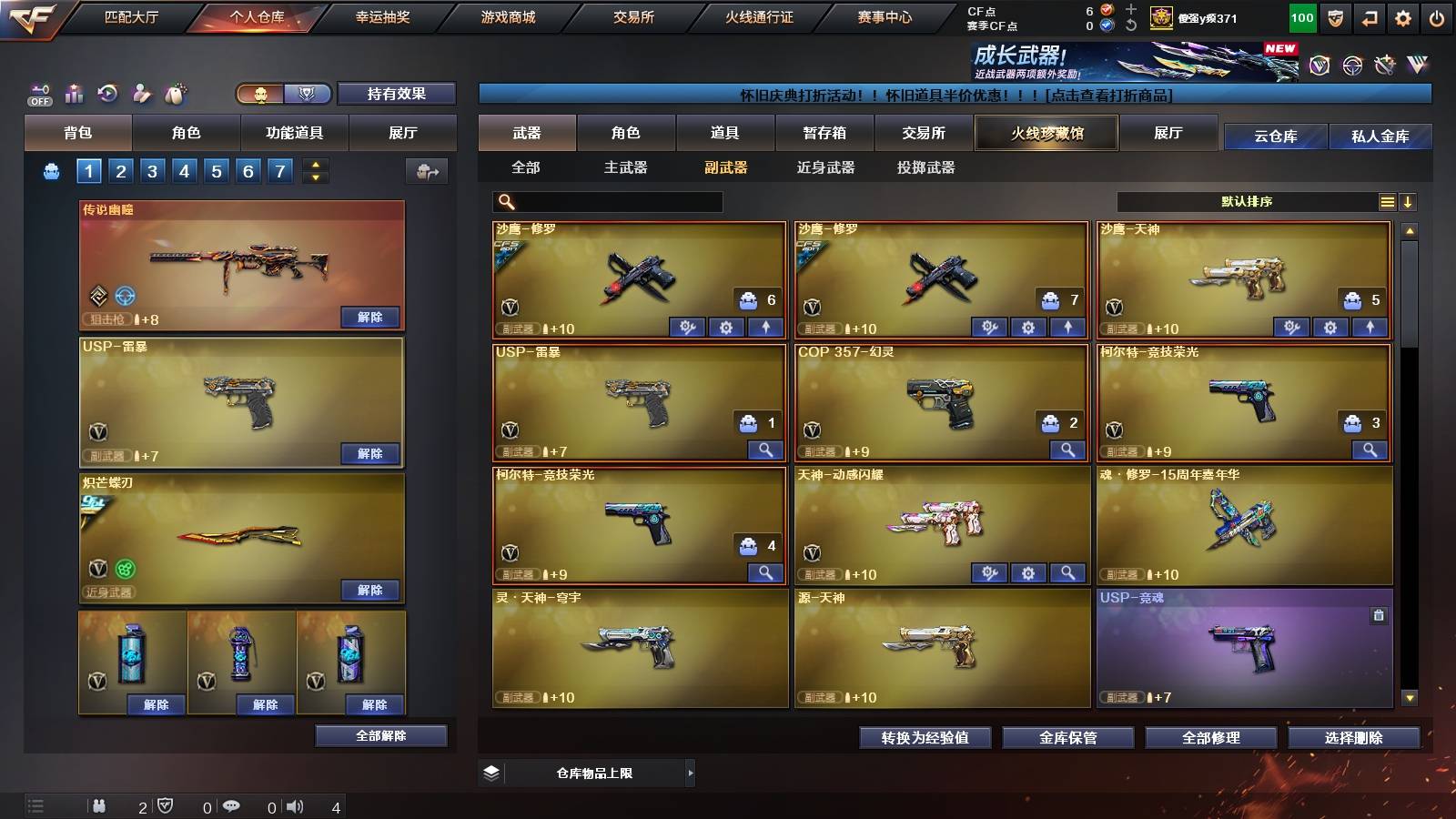Viewport: 1456px width, 819px height.
Task: Click the 全部解除 button in left panel
Action: click(x=380, y=735)
